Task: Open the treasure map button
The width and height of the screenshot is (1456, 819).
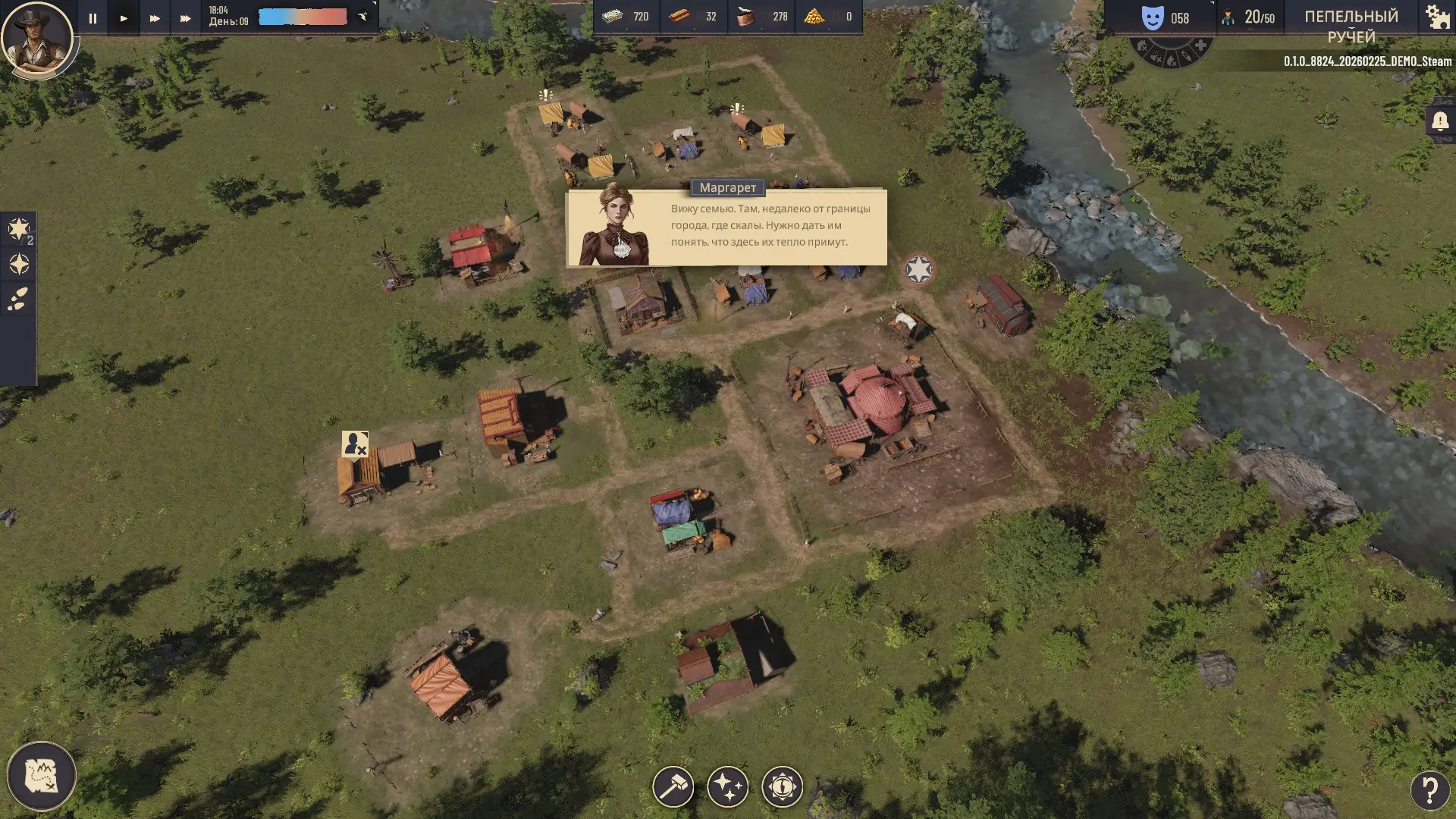Action: click(42, 776)
